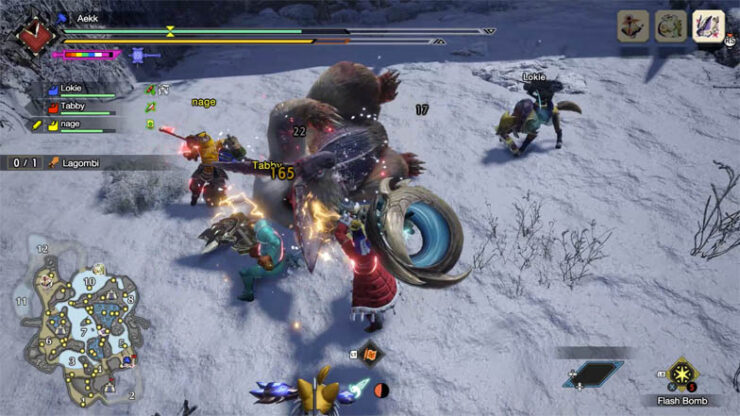
Task: Open the area minimap
Action: [76, 320]
